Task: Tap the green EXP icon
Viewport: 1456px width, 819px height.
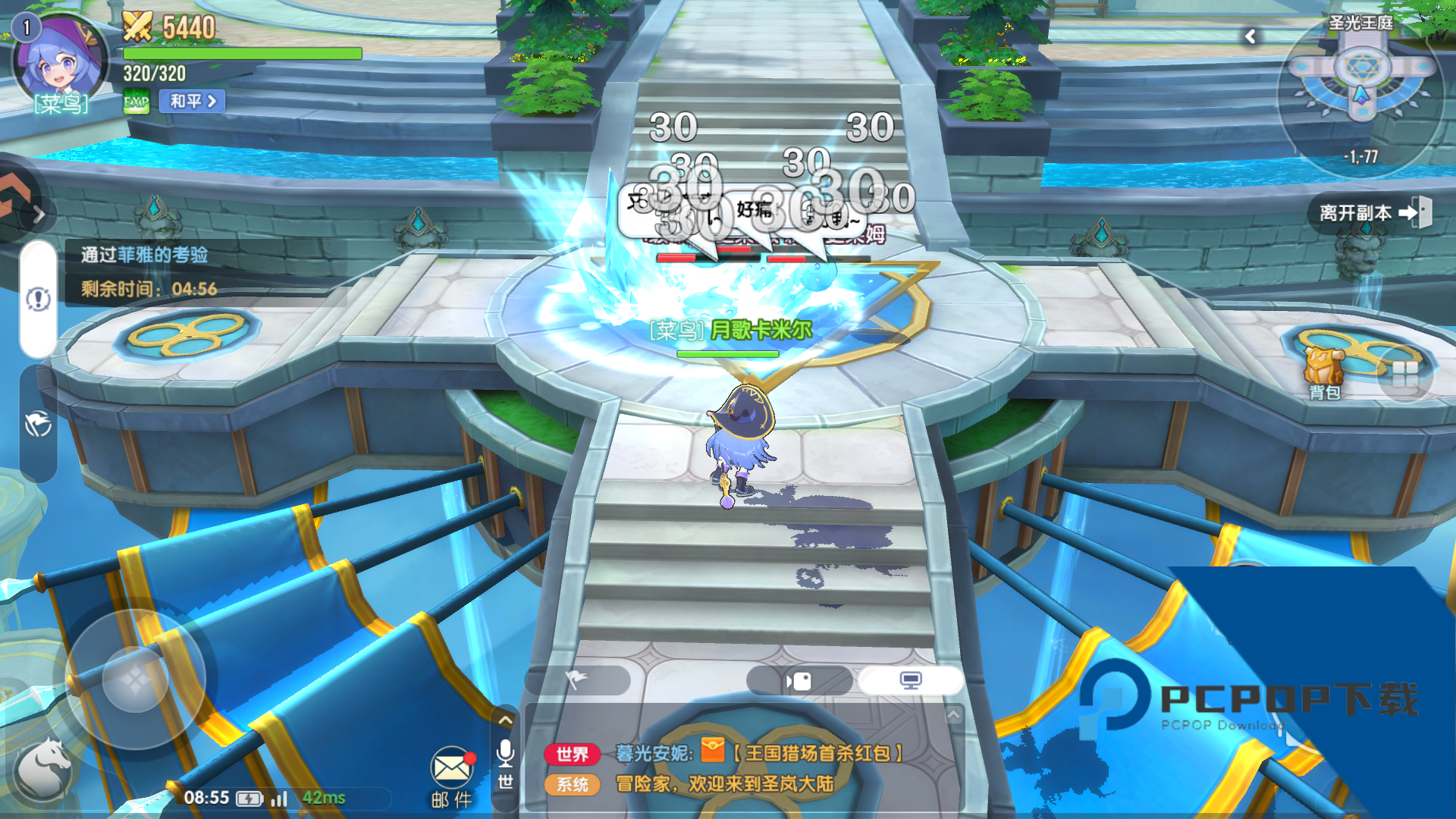Action: [x=136, y=102]
